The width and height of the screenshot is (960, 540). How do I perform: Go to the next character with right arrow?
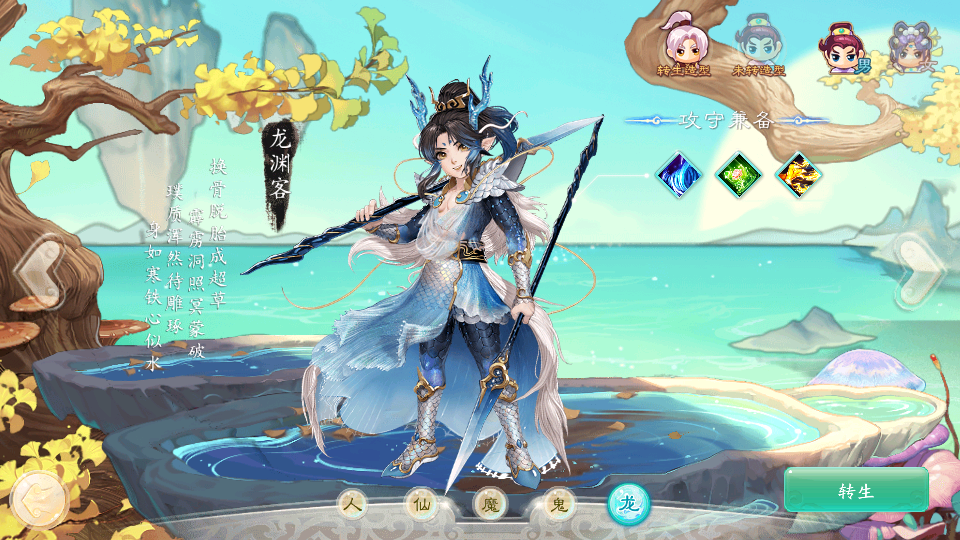pyautogui.click(x=919, y=268)
